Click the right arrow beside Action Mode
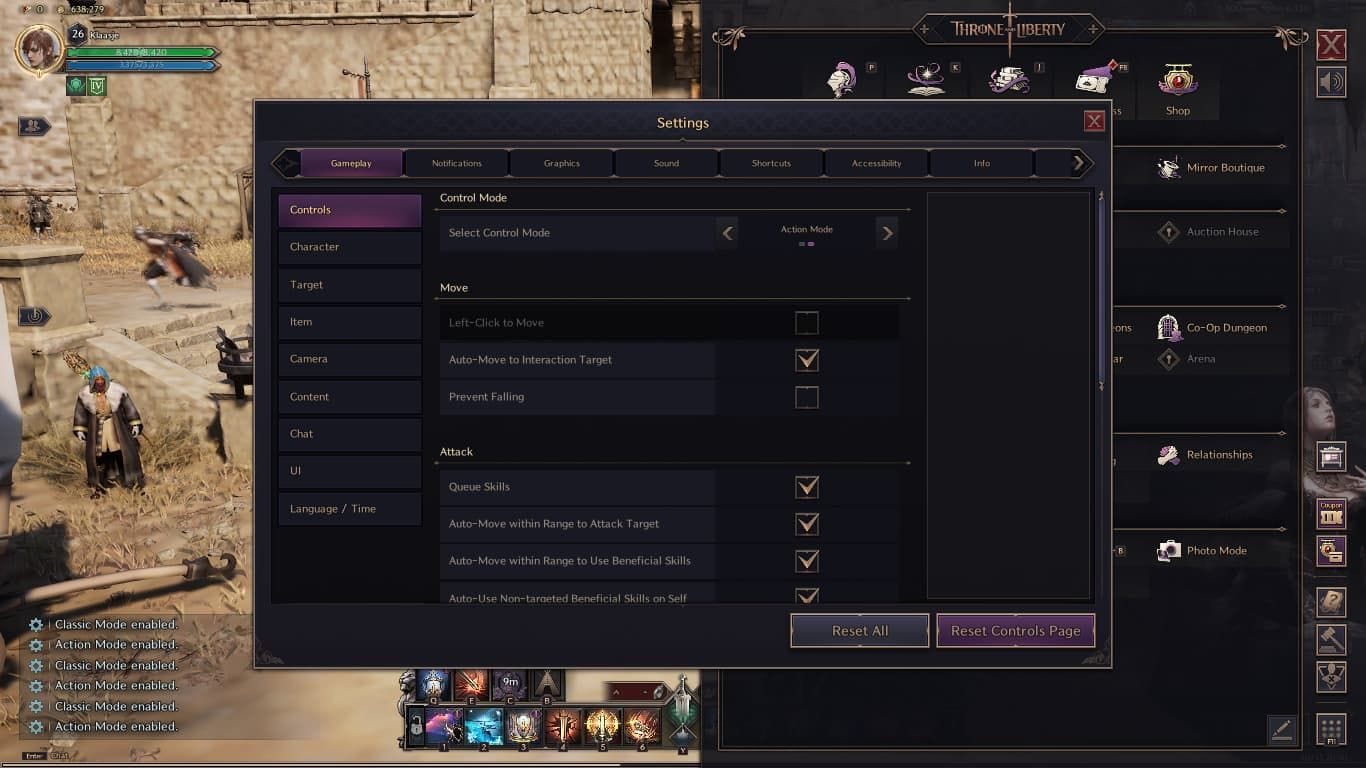 [886, 232]
